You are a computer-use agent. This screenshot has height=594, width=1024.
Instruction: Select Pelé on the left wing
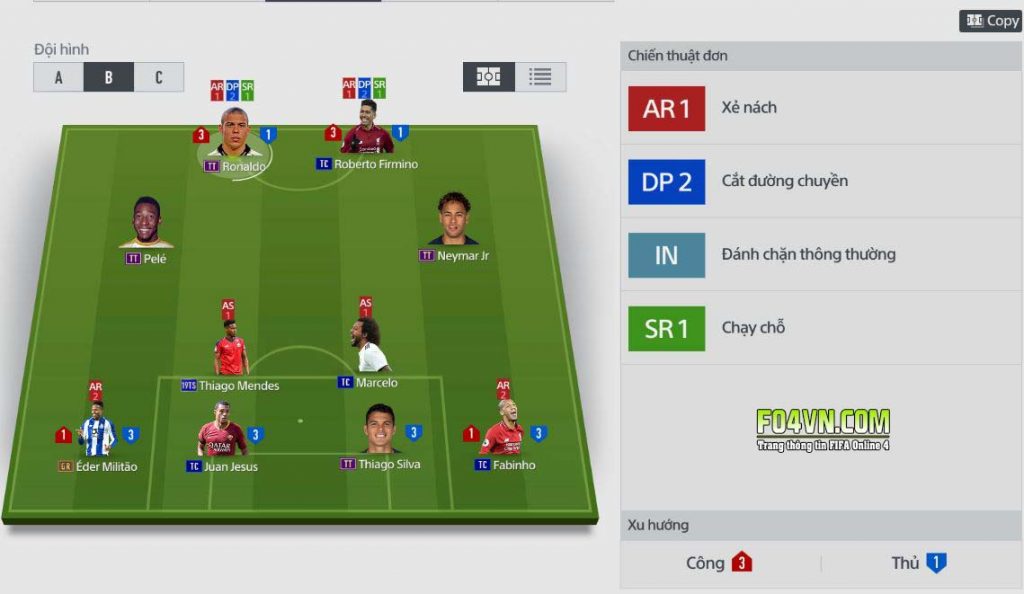pos(146,224)
